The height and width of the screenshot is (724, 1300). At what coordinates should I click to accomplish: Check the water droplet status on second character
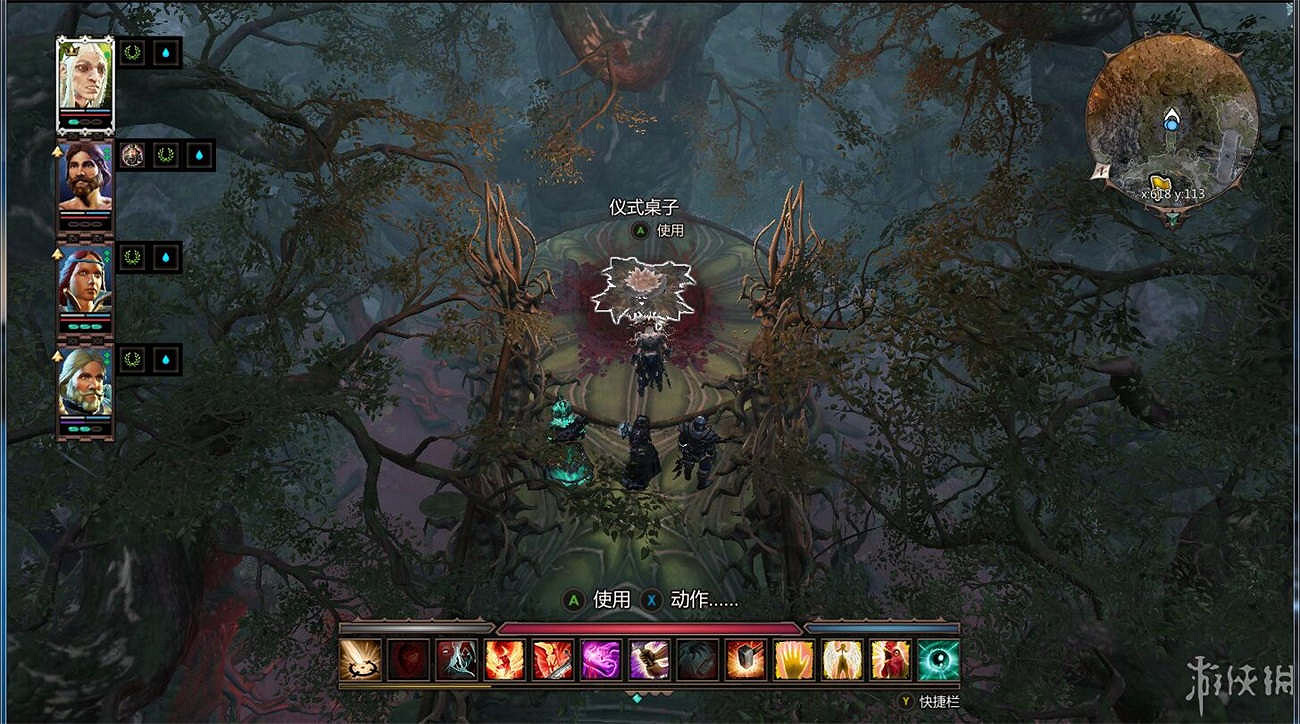pos(199,155)
